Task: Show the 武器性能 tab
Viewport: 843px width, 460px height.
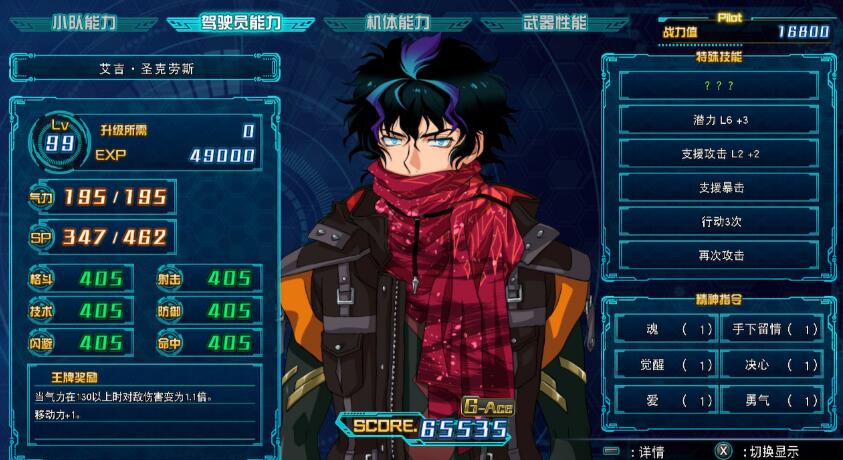Action: click(555, 22)
